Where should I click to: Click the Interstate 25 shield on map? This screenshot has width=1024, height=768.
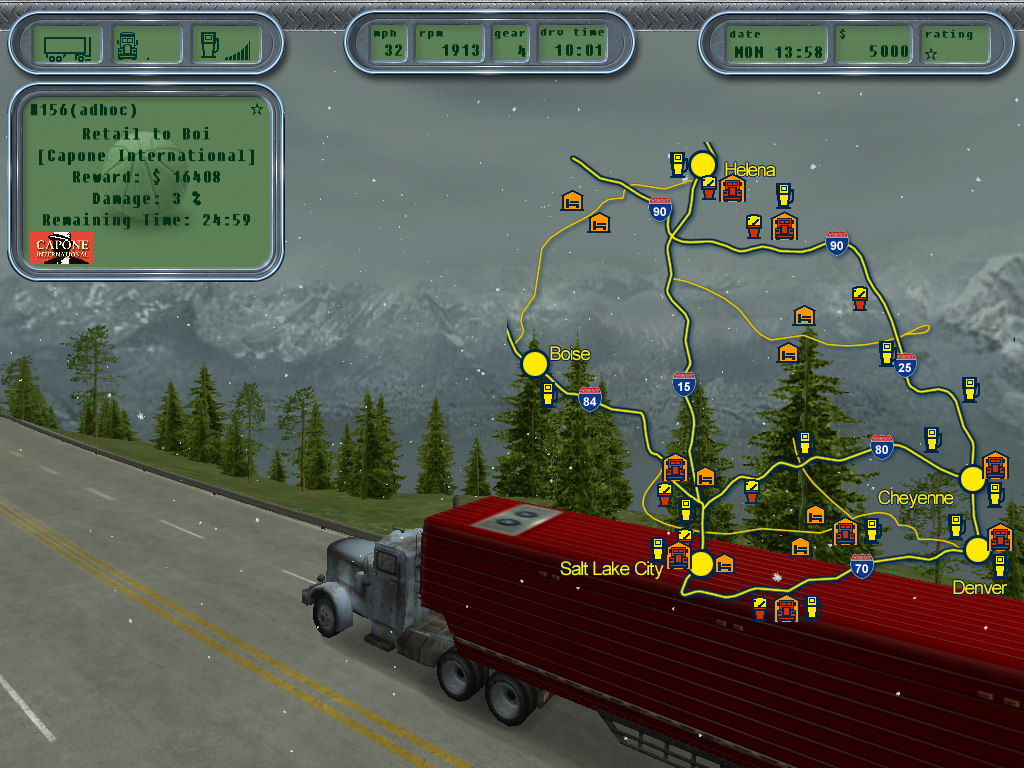[x=906, y=365]
